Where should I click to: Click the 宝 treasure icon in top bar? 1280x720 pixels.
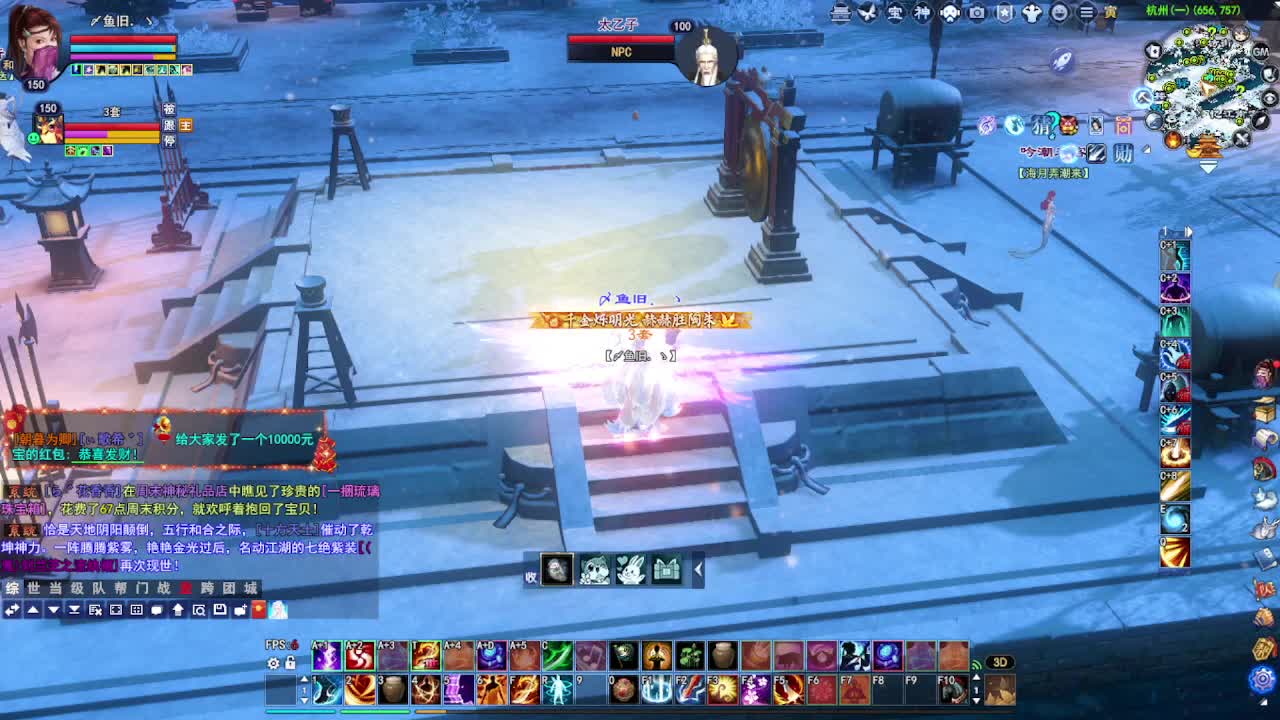tap(895, 13)
